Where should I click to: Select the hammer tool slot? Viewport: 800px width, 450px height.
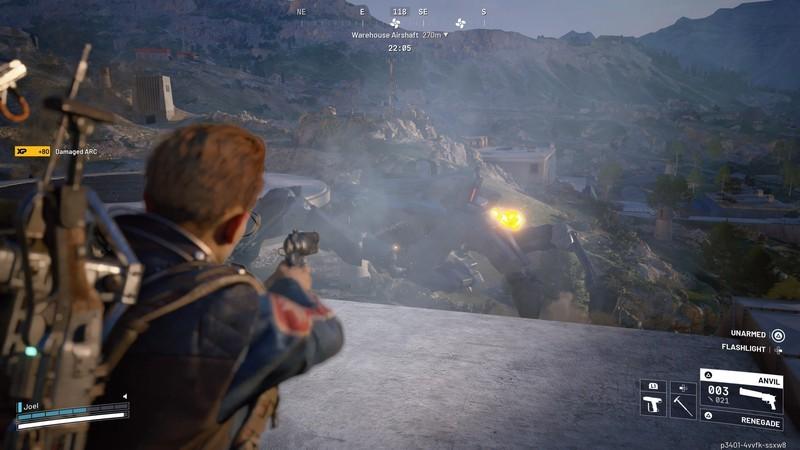683,405
